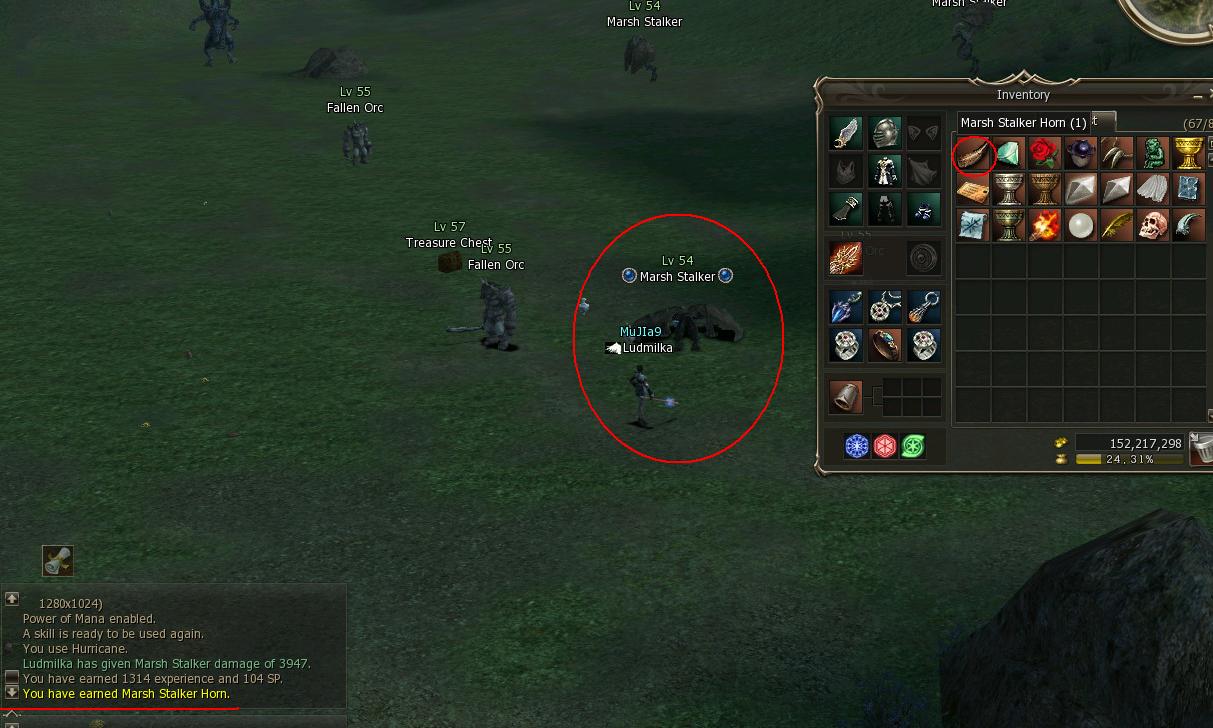Pick the skull item in inventory
Image resolution: width=1213 pixels, height=728 pixels.
[1152, 226]
